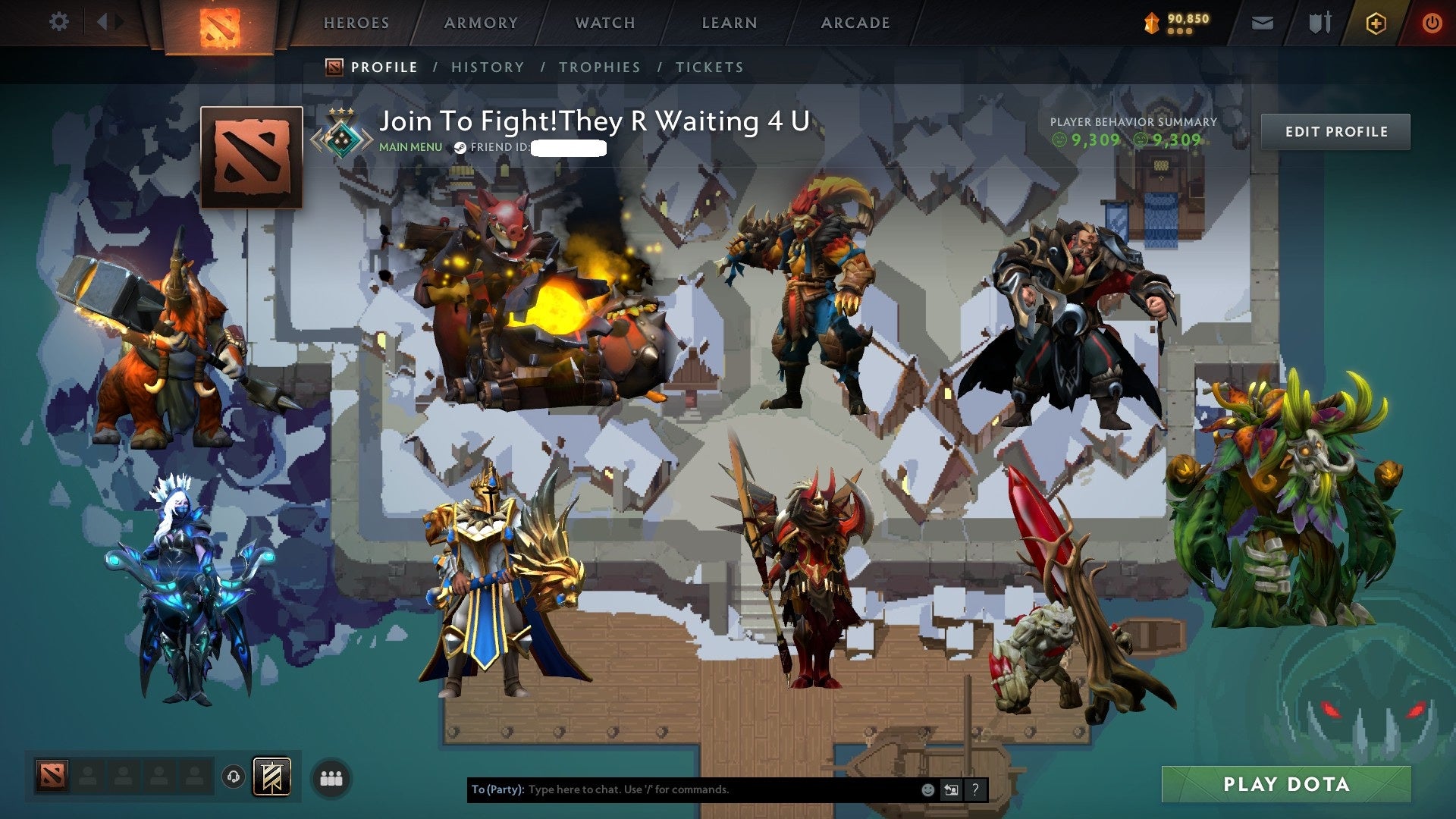Switch to the HISTORY tab
This screenshot has width=1456, height=819.
coord(487,67)
